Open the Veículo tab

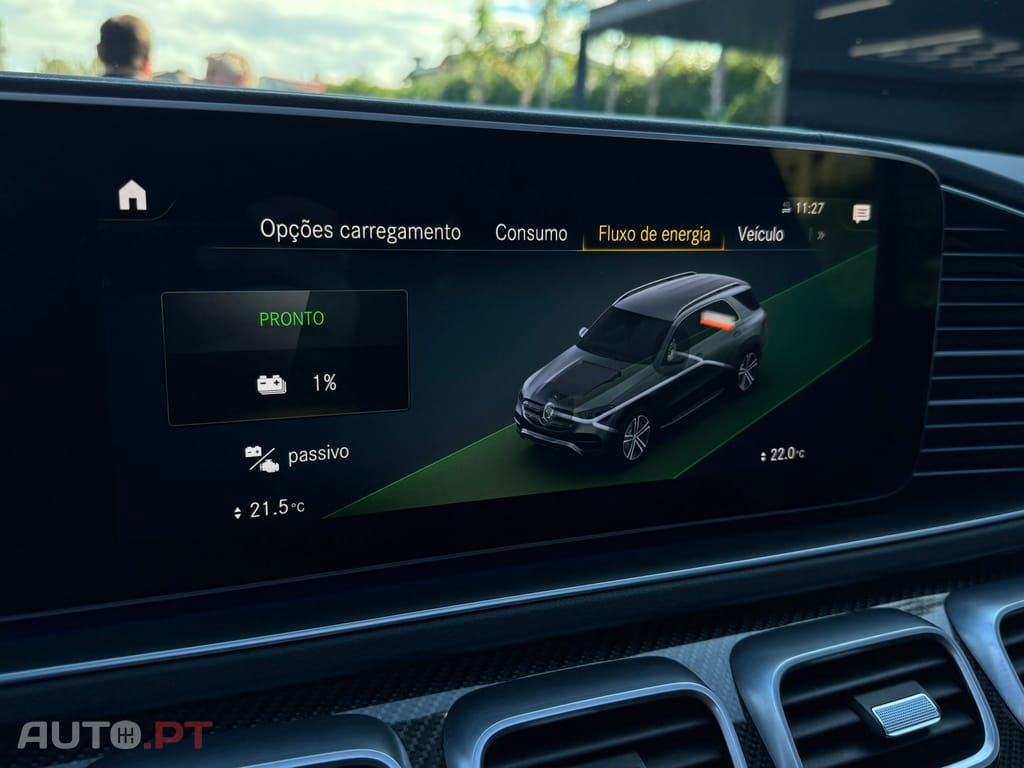click(x=760, y=234)
